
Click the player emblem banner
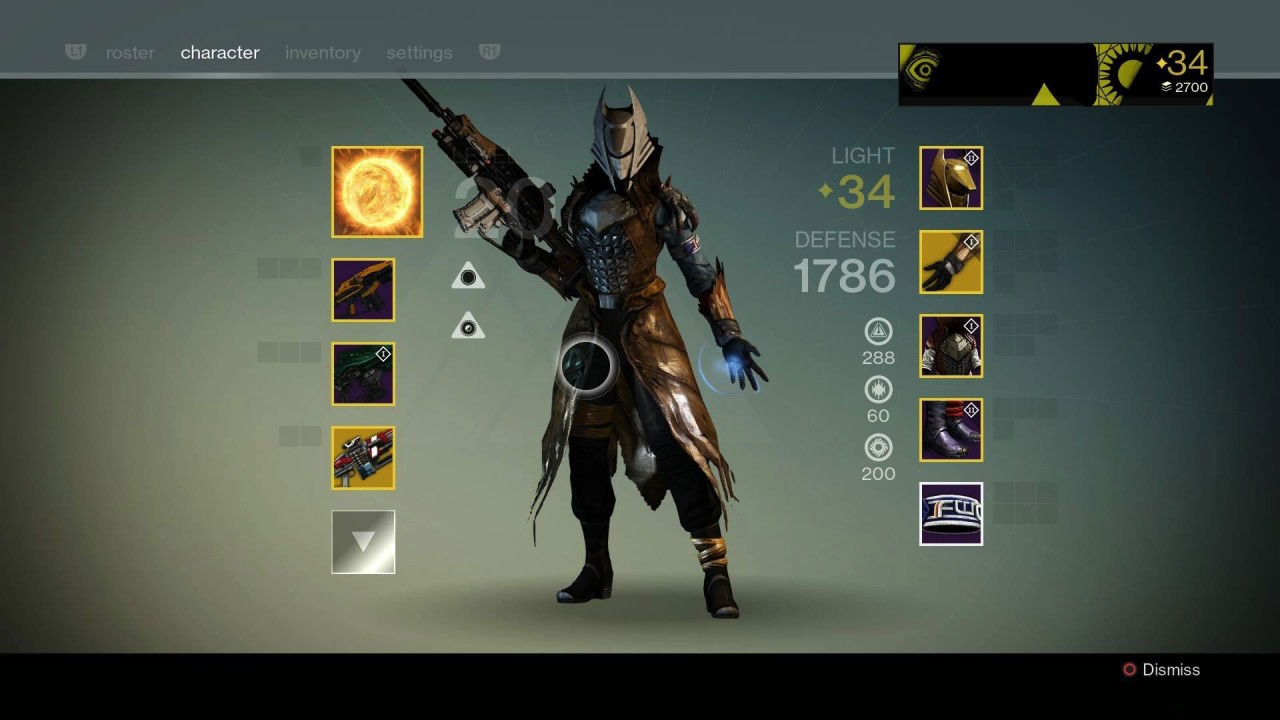point(1055,74)
